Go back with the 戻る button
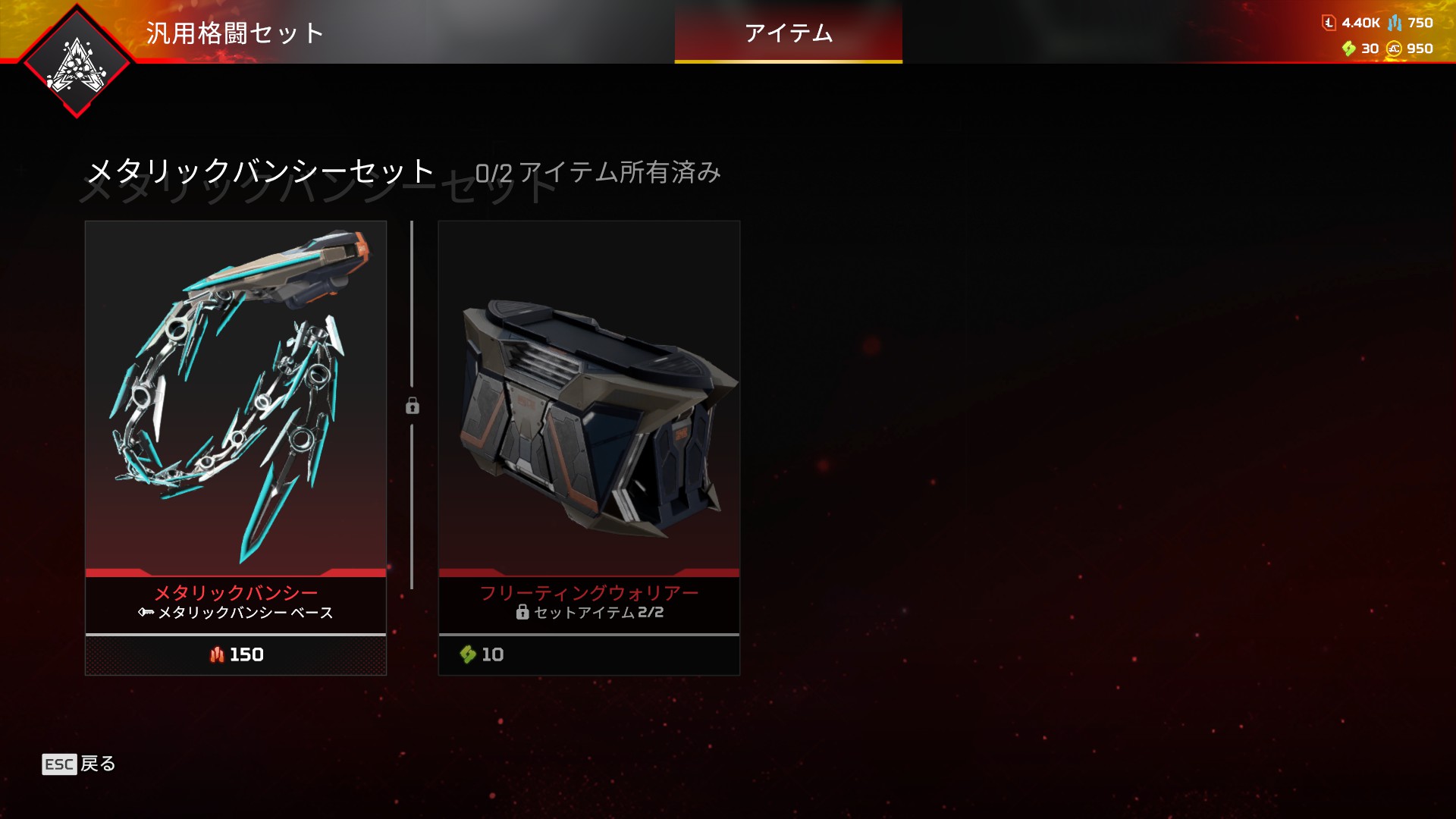The image size is (1456, 819). (79, 764)
